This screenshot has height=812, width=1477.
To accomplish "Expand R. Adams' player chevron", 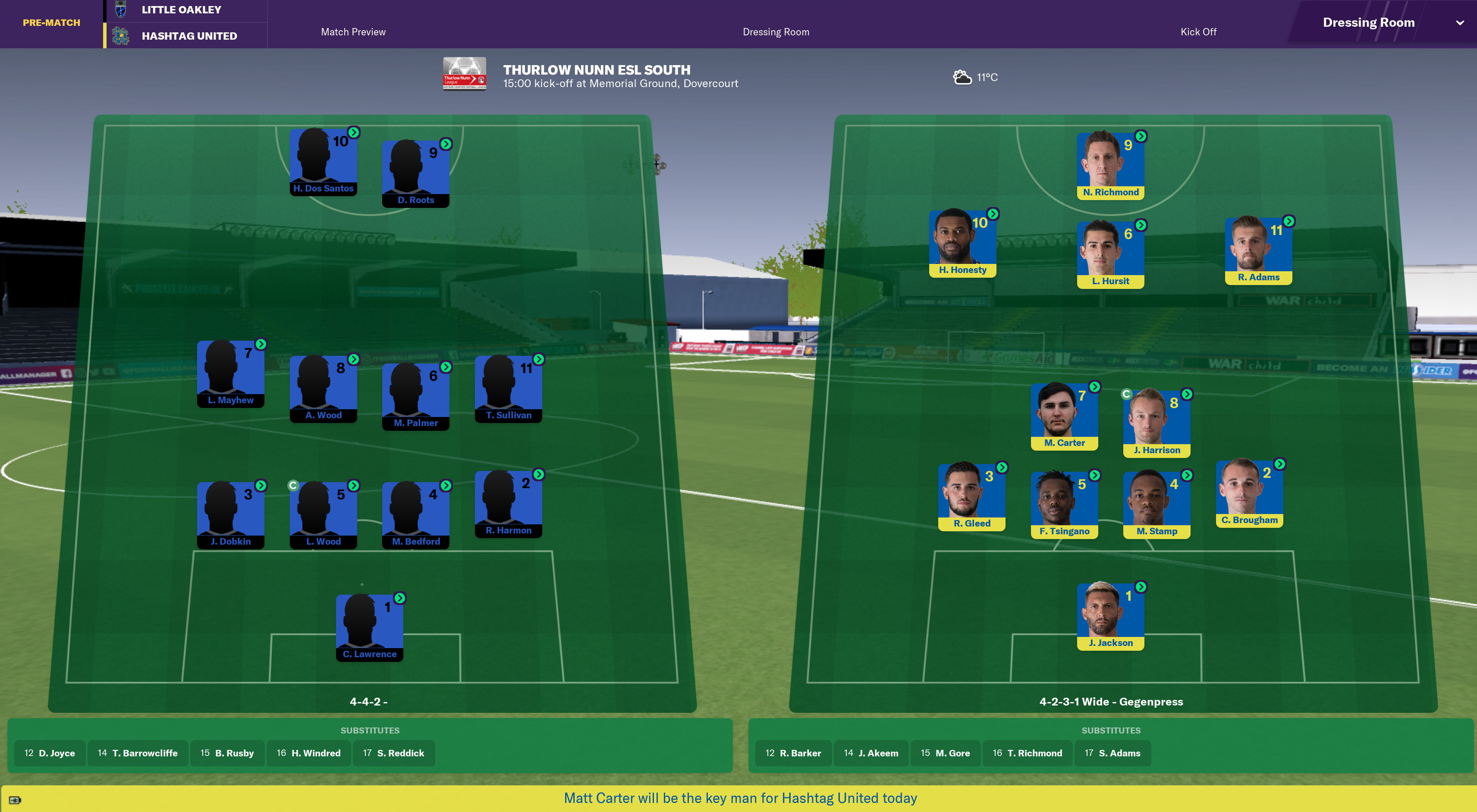I will point(1289,221).
